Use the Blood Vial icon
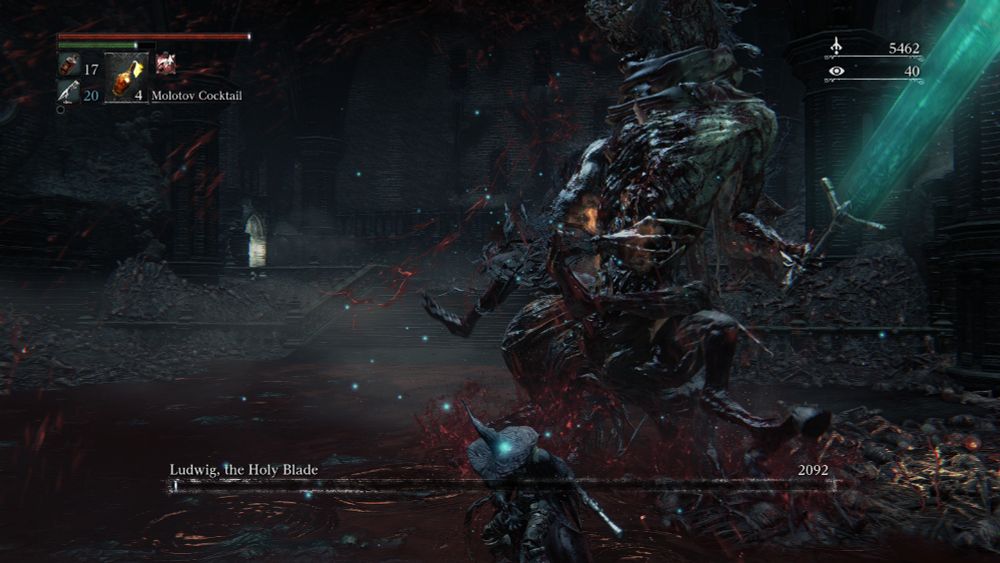The image size is (1000, 563). 68,69
